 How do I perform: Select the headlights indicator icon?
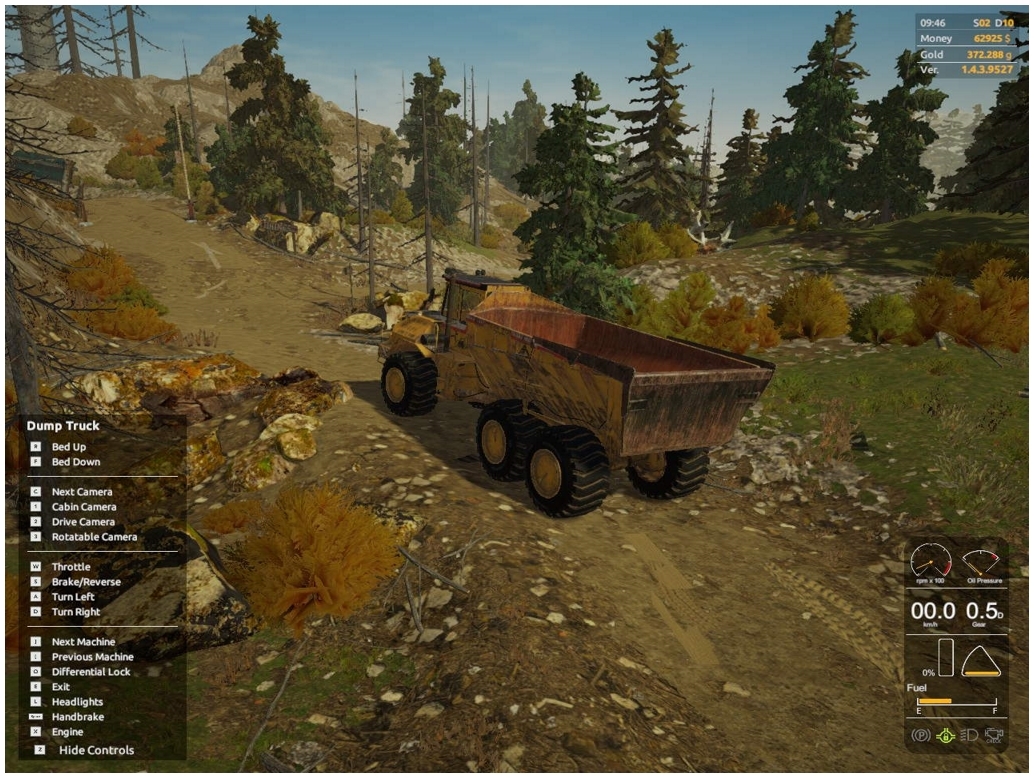point(969,736)
